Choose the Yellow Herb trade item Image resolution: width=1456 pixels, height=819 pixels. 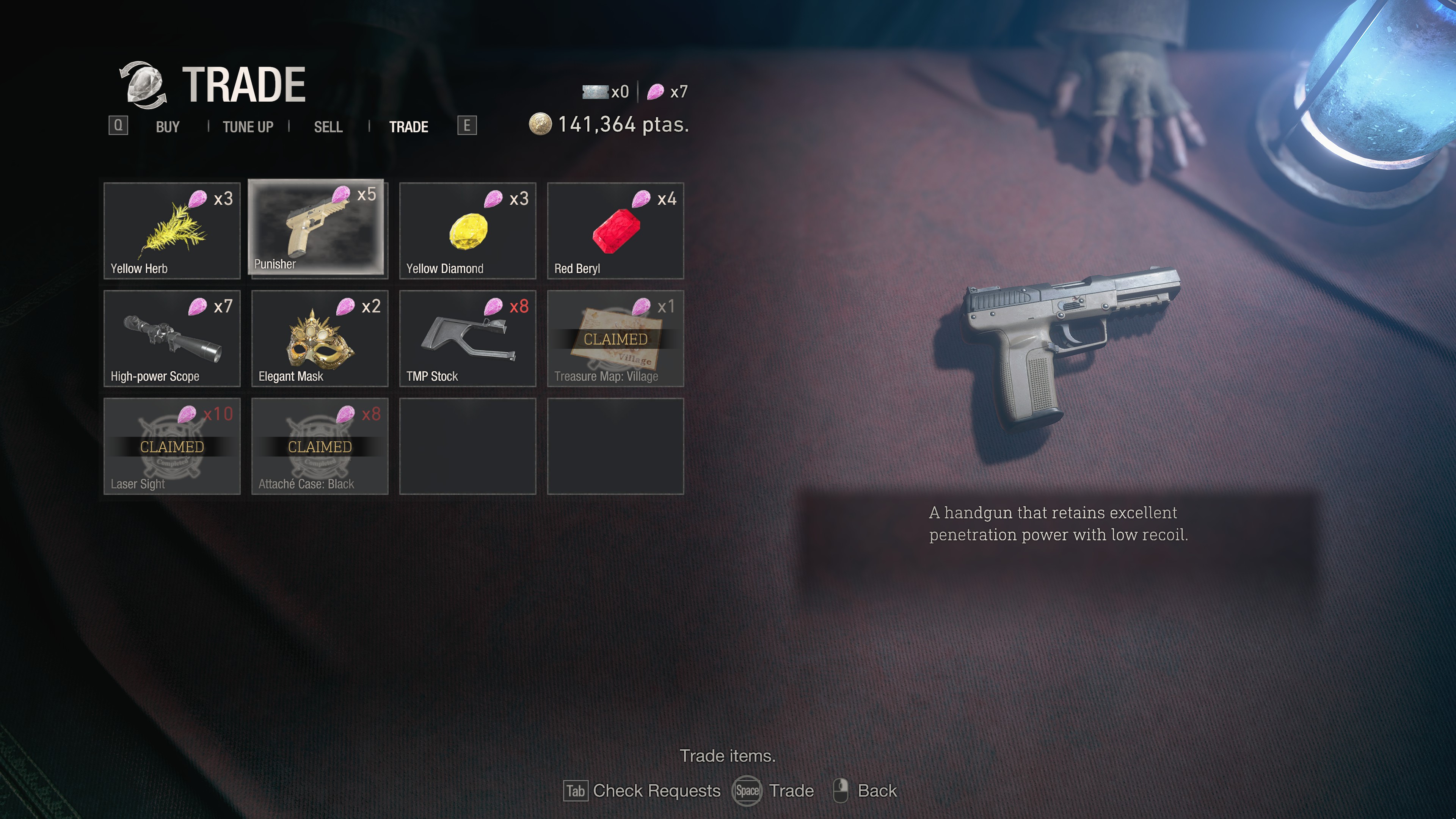[172, 231]
